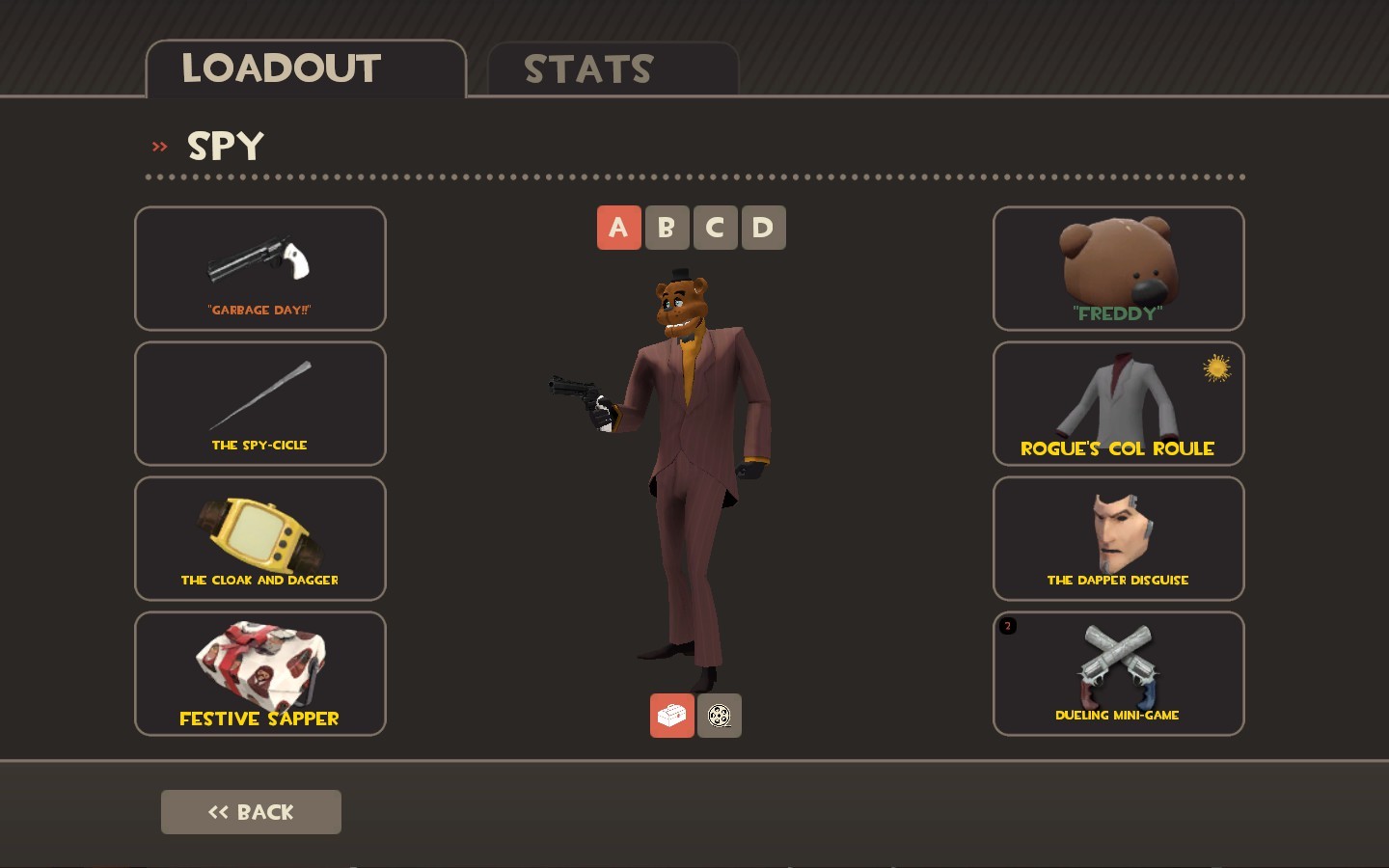Viewport: 1389px width, 868px height.
Task: Activate loadout preset A
Action: click(x=618, y=228)
